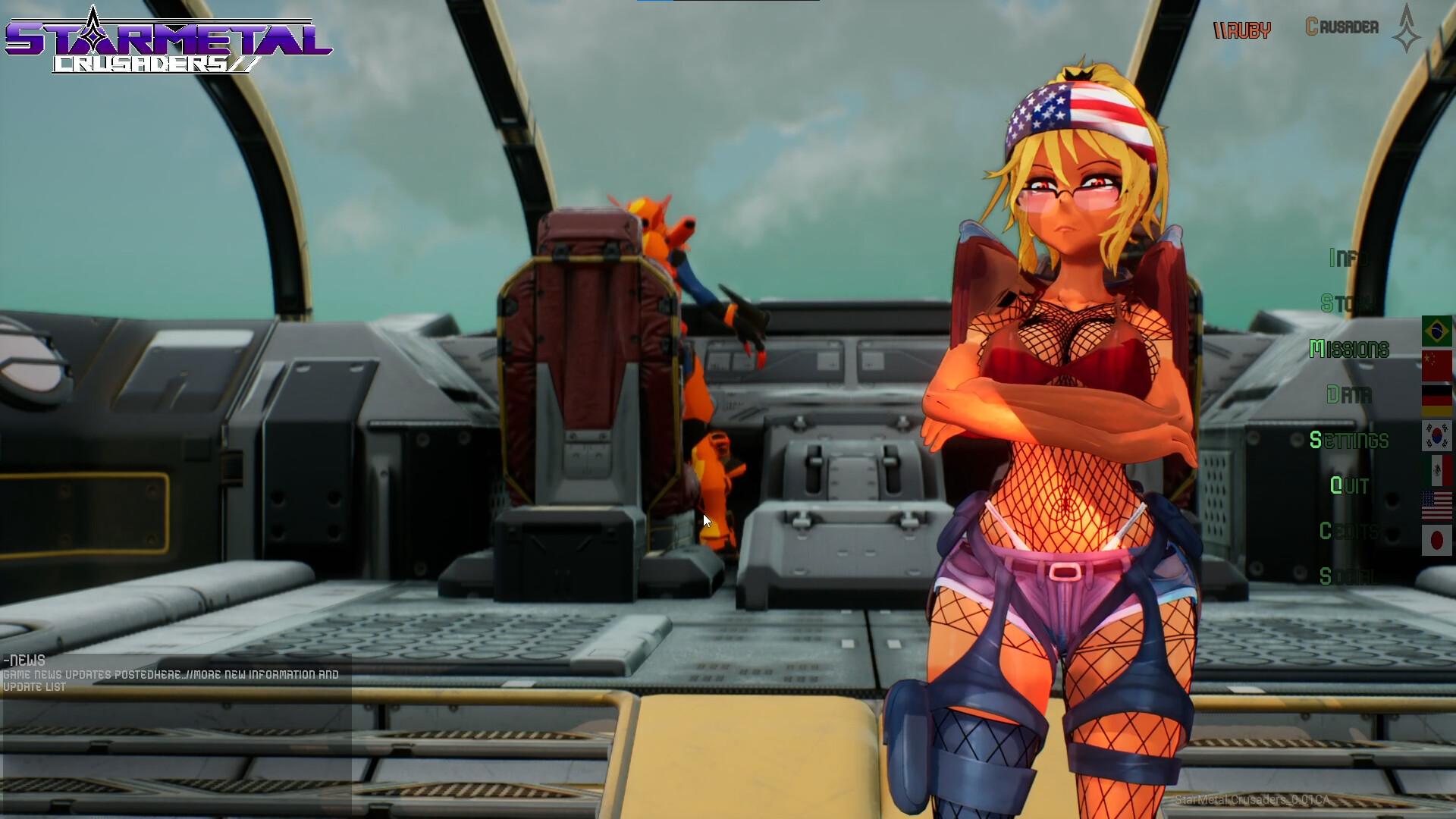
Task: Switch language using the Japan flag
Action: (1436, 541)
